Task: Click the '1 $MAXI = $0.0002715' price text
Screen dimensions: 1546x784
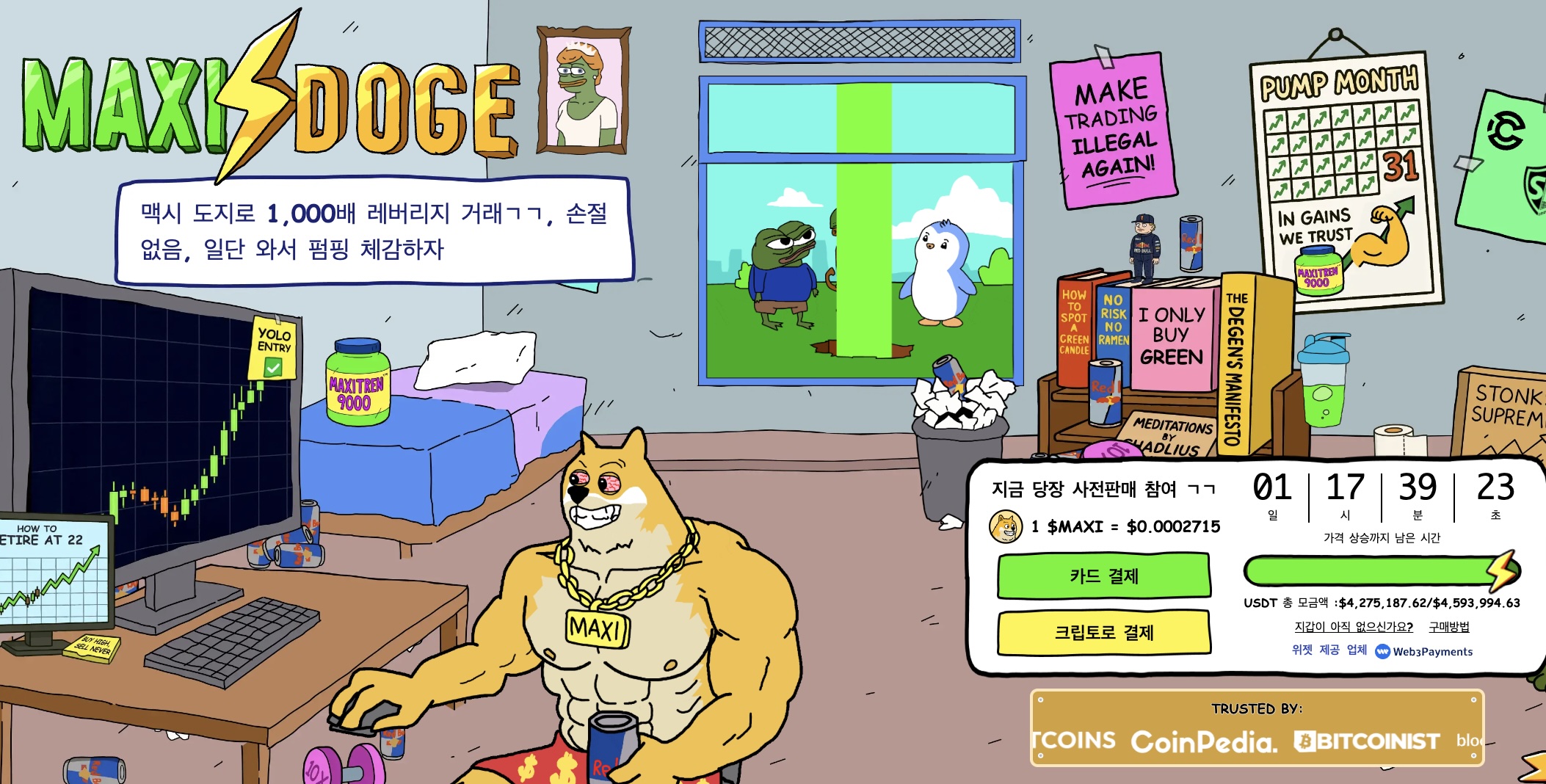Action: click(x=1123, y=527)
